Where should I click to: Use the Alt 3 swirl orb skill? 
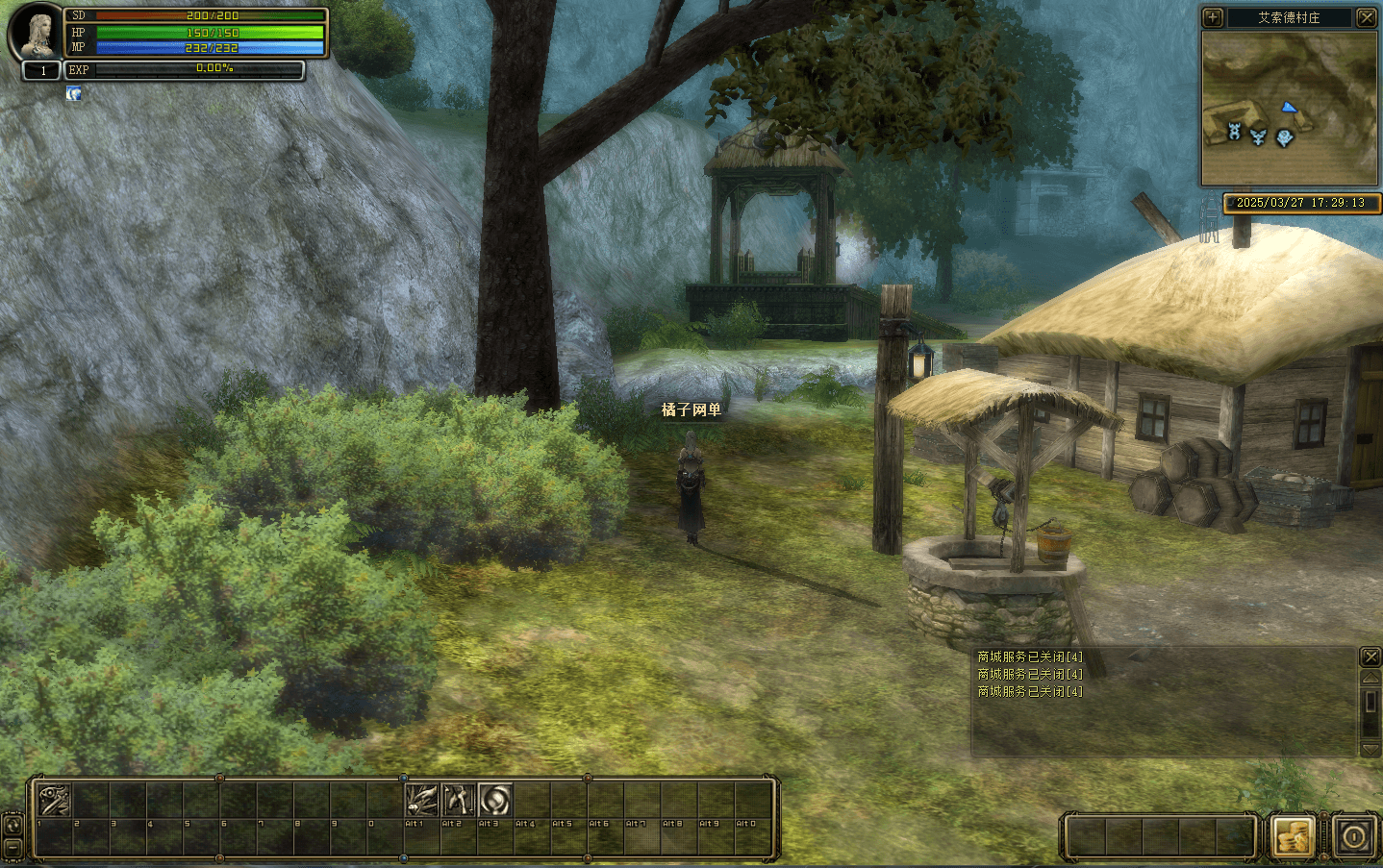(494, 800)
